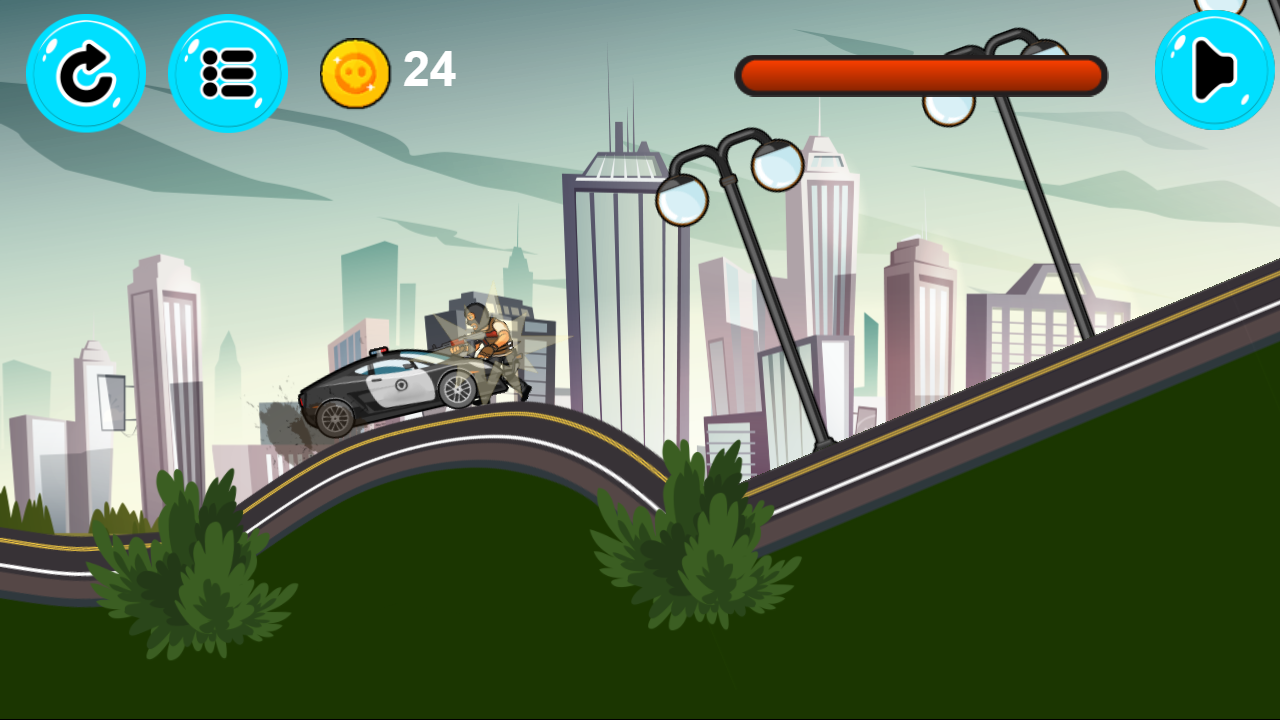The width and height of the screenshot is (1280, 720).
Task: Click the golden skull coin icon
Action: (x=355, y=72)
